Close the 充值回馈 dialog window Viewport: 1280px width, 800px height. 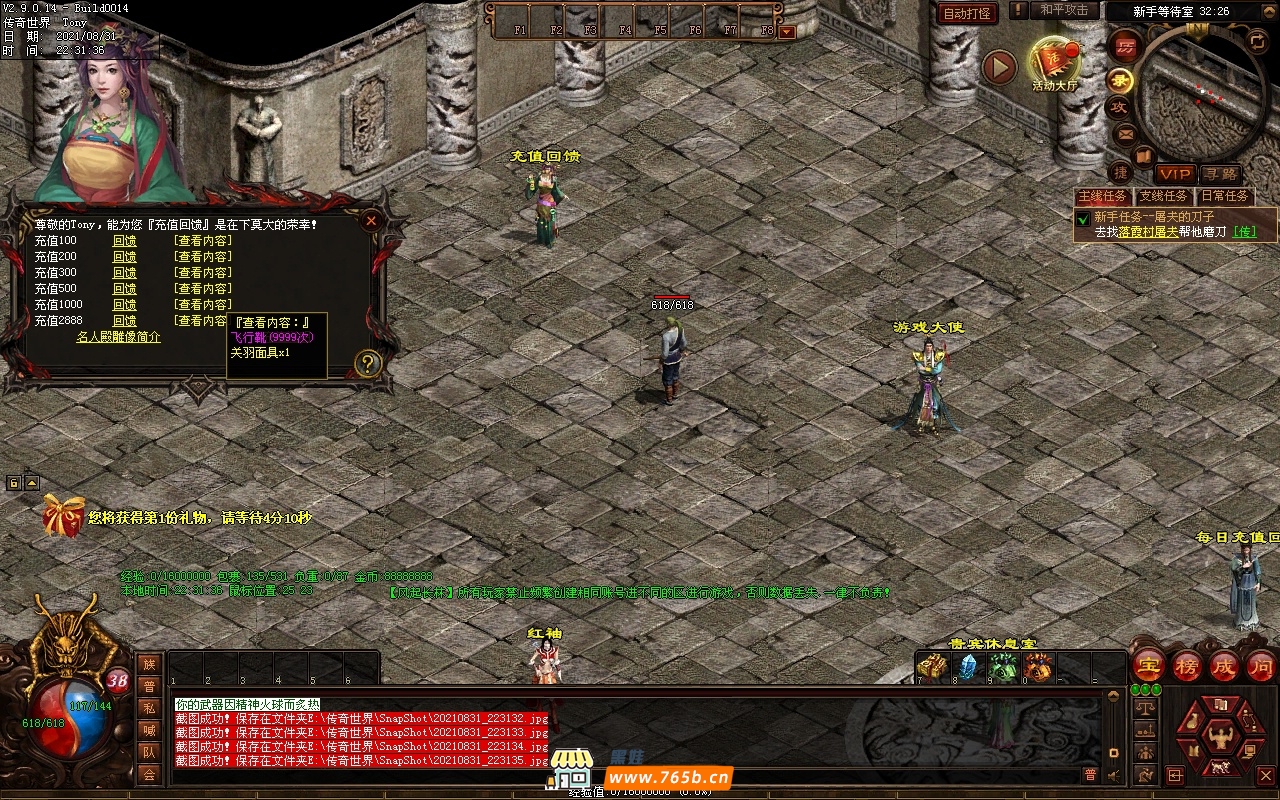(x=371, y=220)
